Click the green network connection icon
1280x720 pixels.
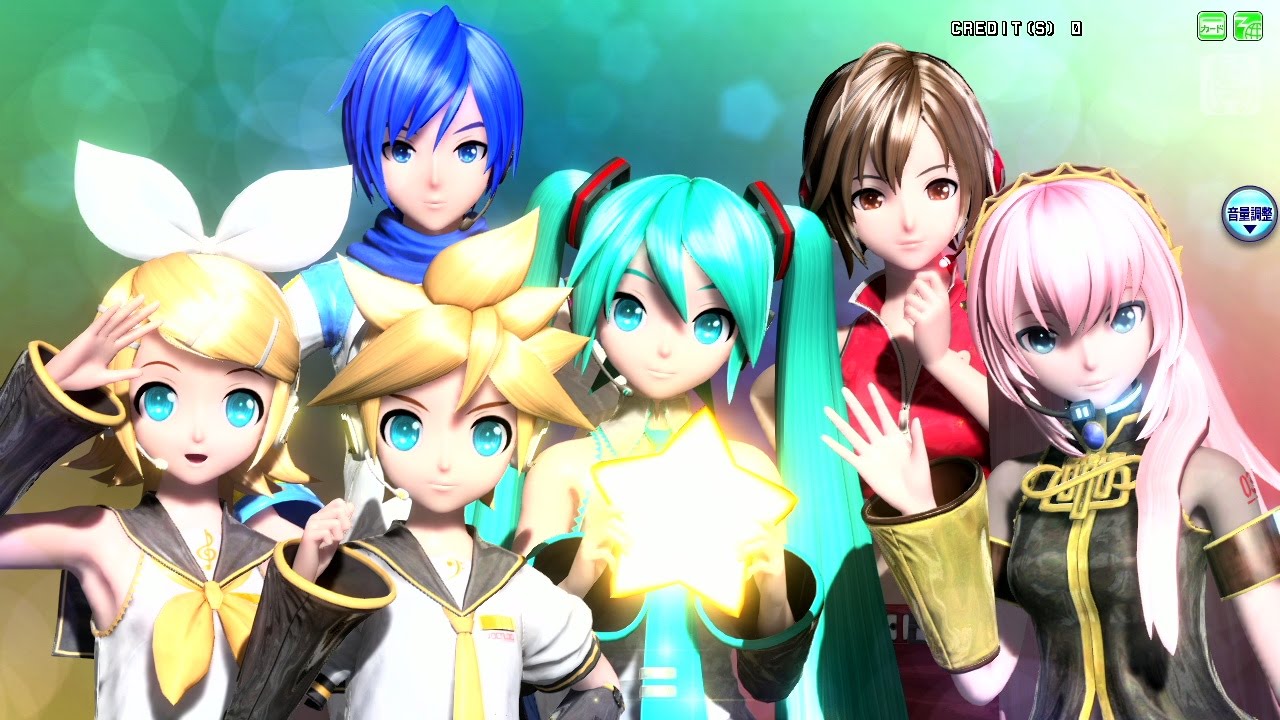[x=1247, y=25]
